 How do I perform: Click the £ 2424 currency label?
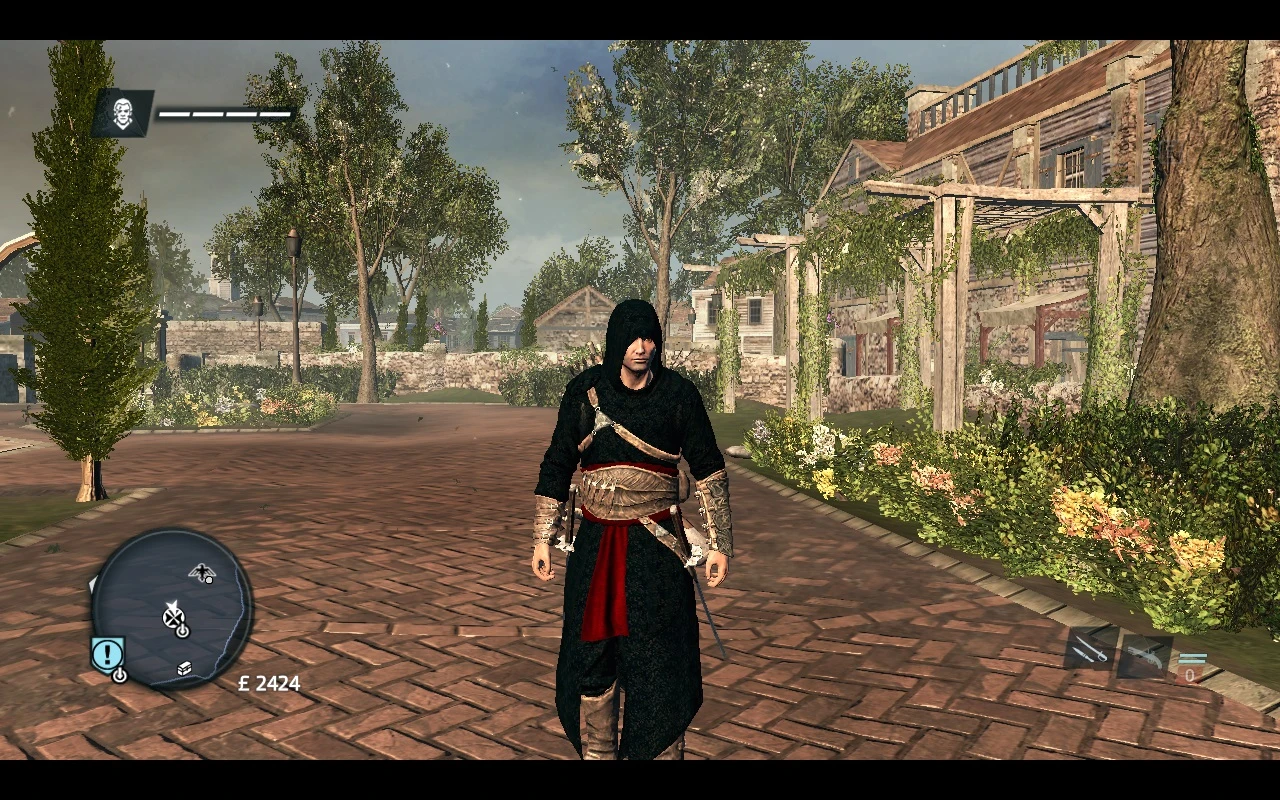[x=268, y=684]
